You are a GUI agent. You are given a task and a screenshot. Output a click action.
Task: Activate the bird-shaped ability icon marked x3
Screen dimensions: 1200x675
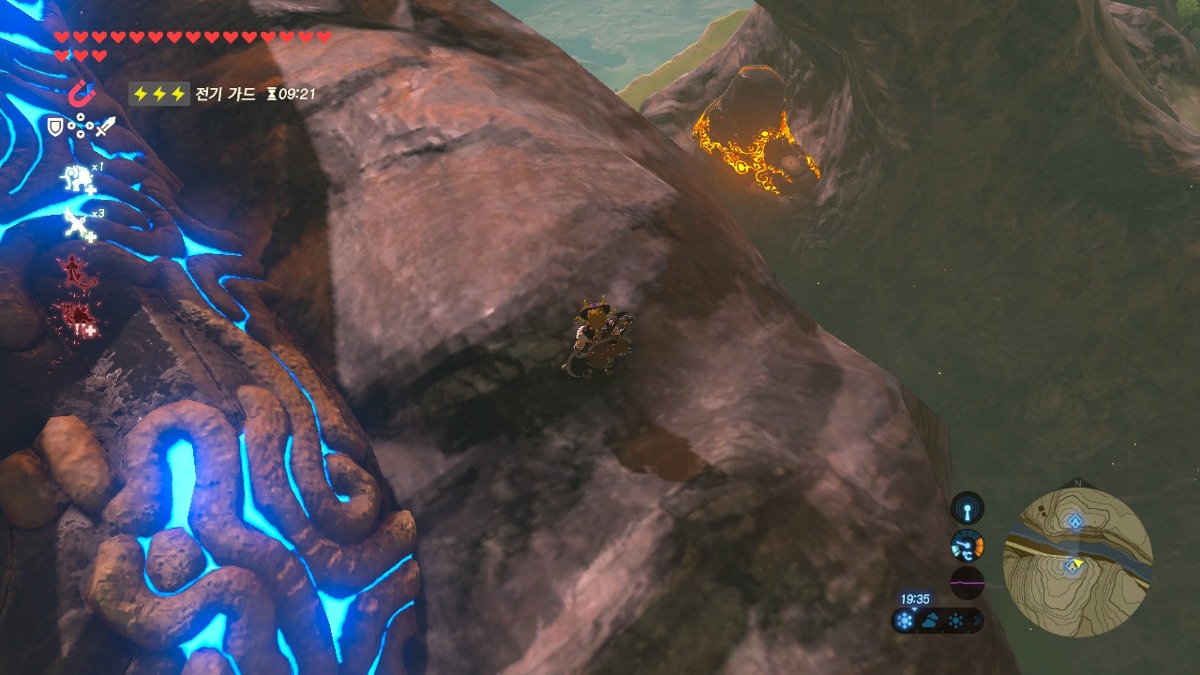pos(78,225)
